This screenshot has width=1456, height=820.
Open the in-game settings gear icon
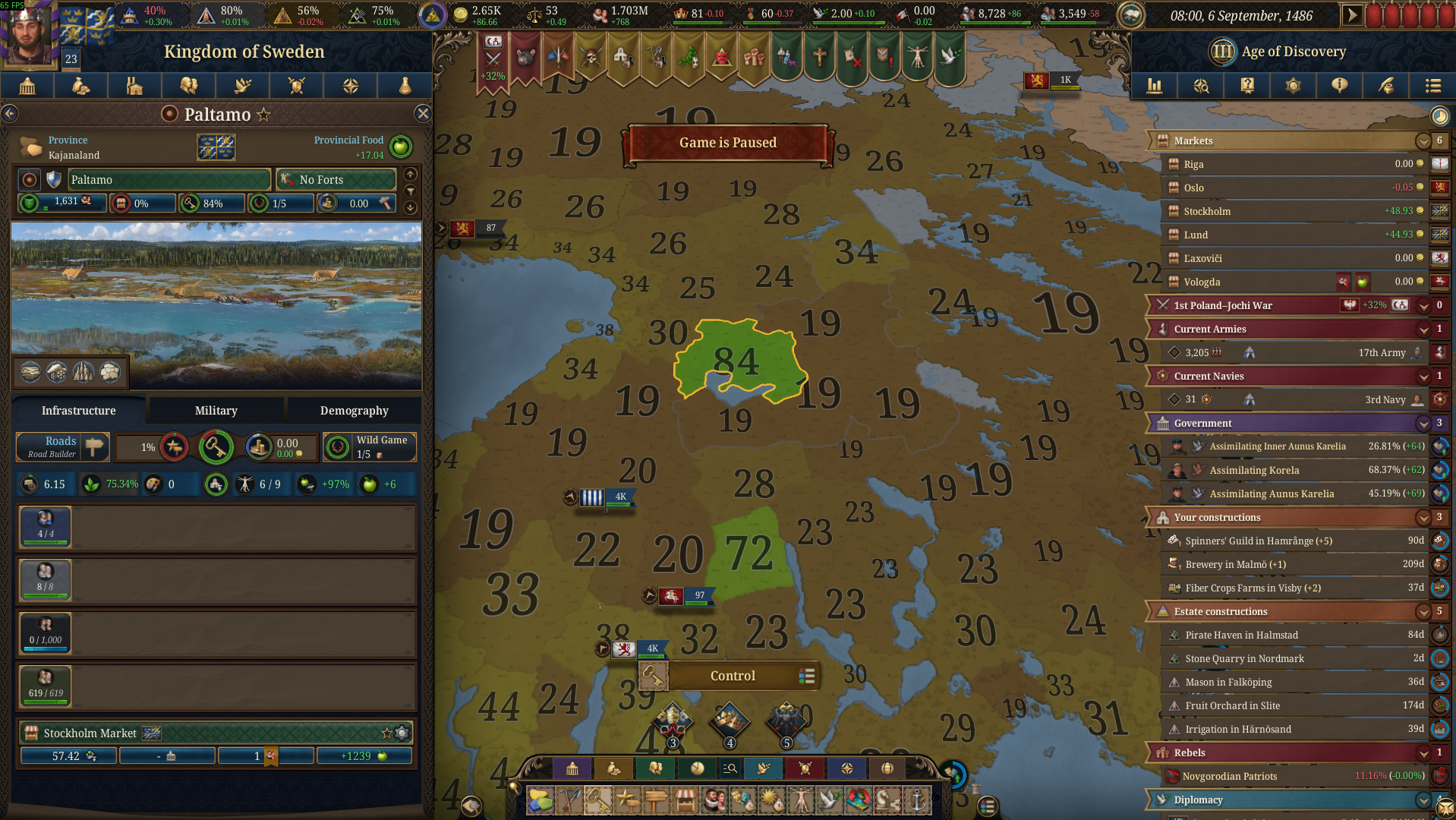1293,86
